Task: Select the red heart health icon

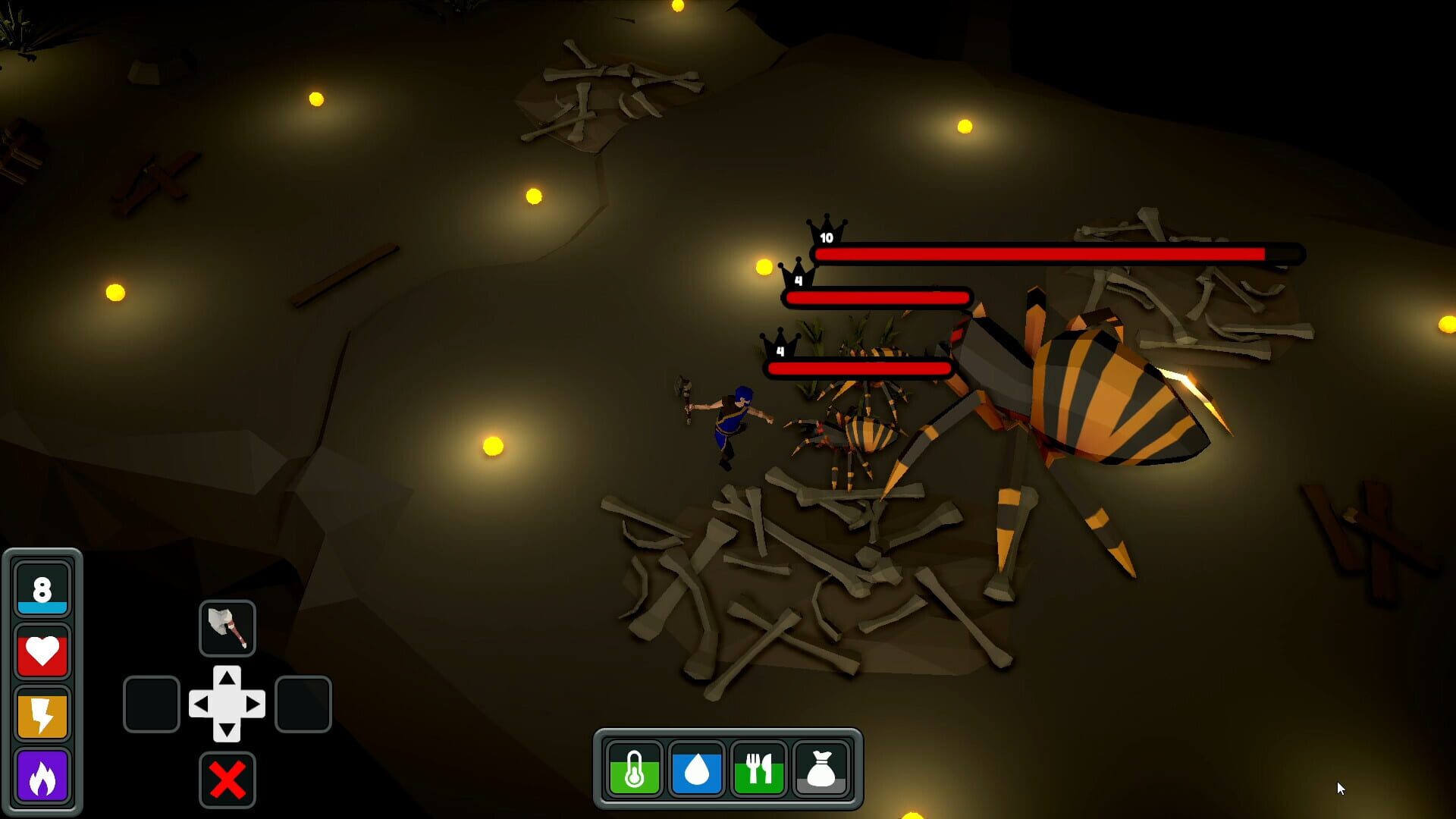Action: (42, 651)
